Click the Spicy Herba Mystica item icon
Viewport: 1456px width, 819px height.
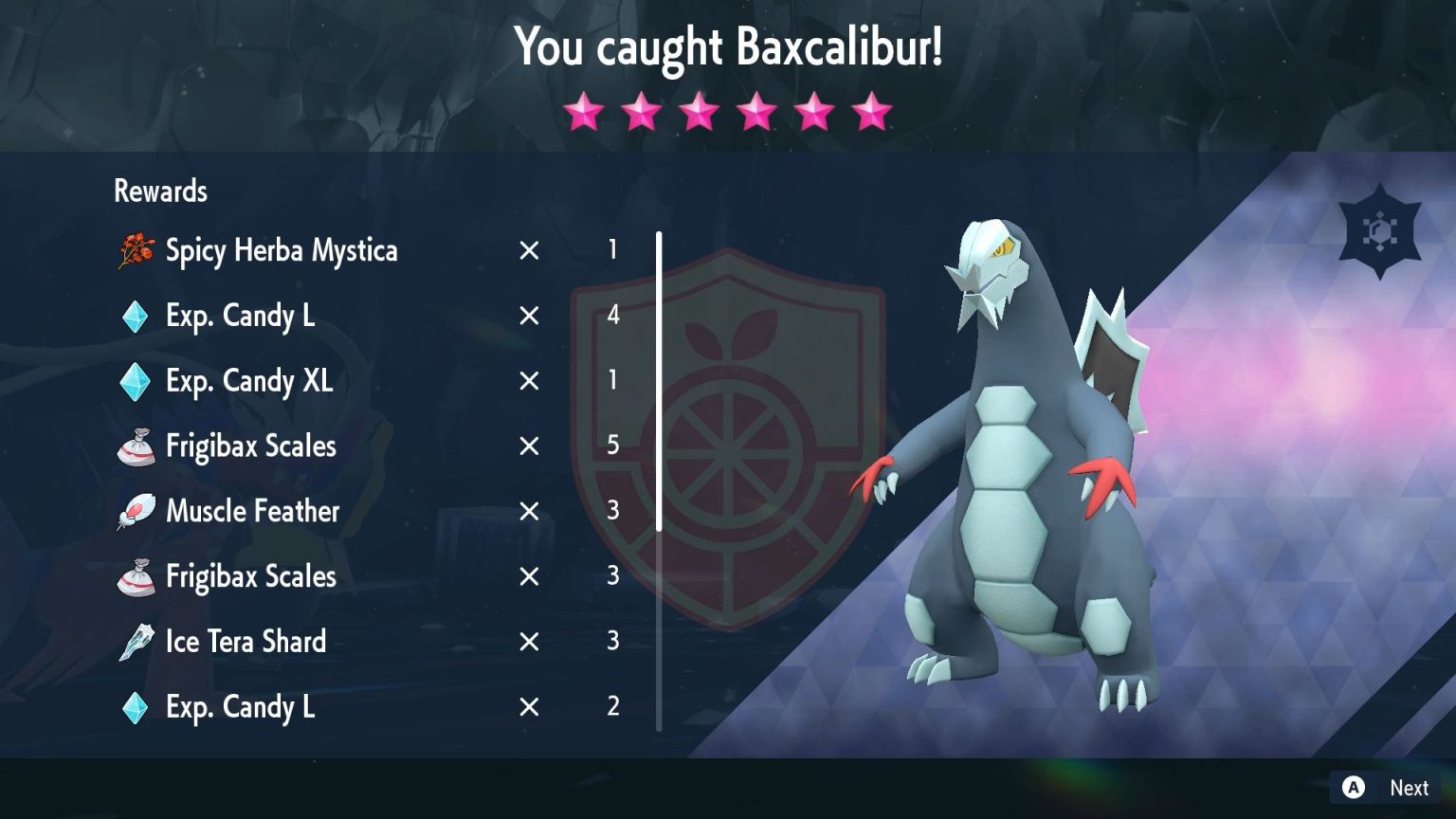[x=136, y=250]
